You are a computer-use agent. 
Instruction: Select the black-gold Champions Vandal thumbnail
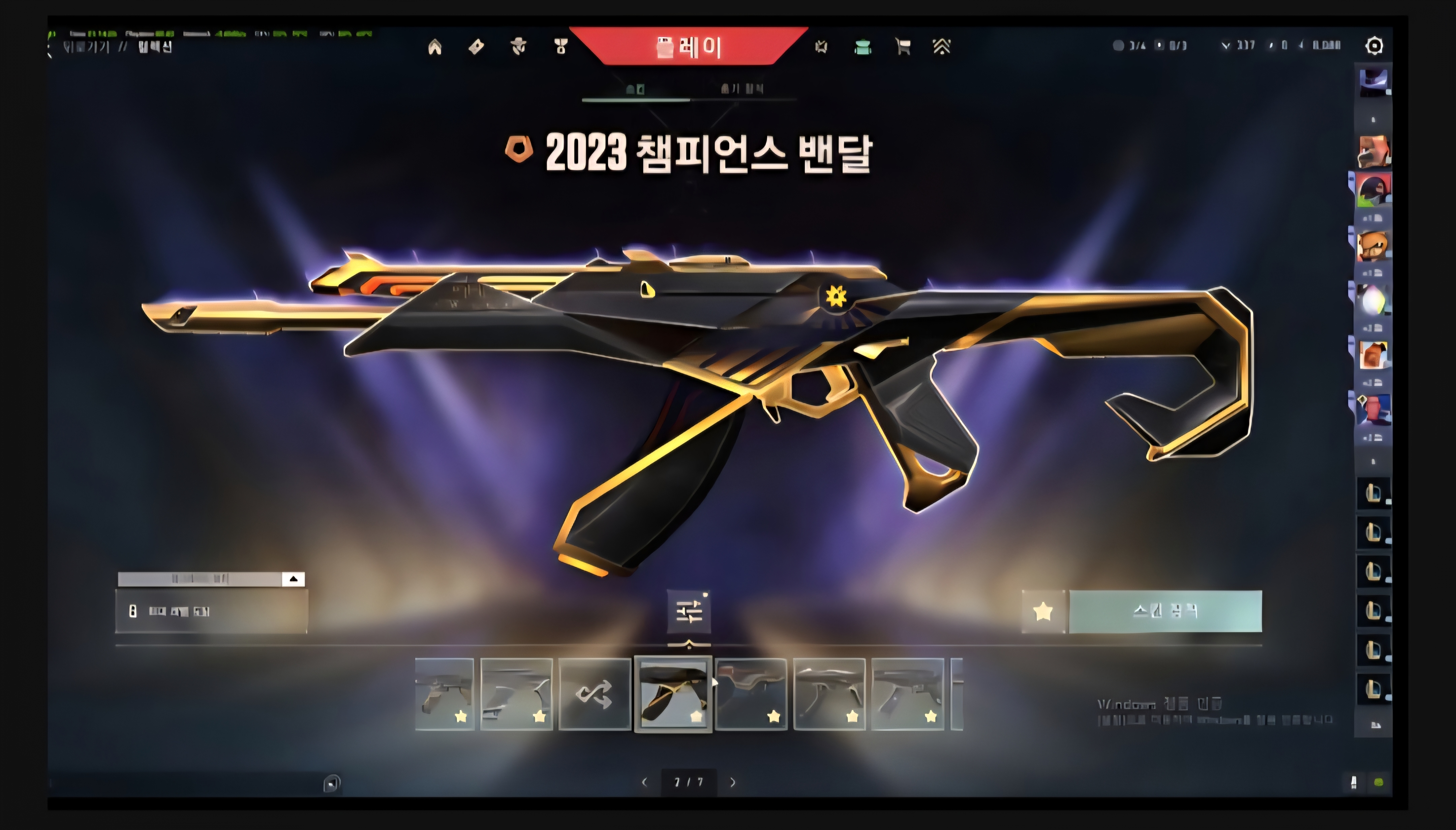pyautogui.click(x=673, y=694)
